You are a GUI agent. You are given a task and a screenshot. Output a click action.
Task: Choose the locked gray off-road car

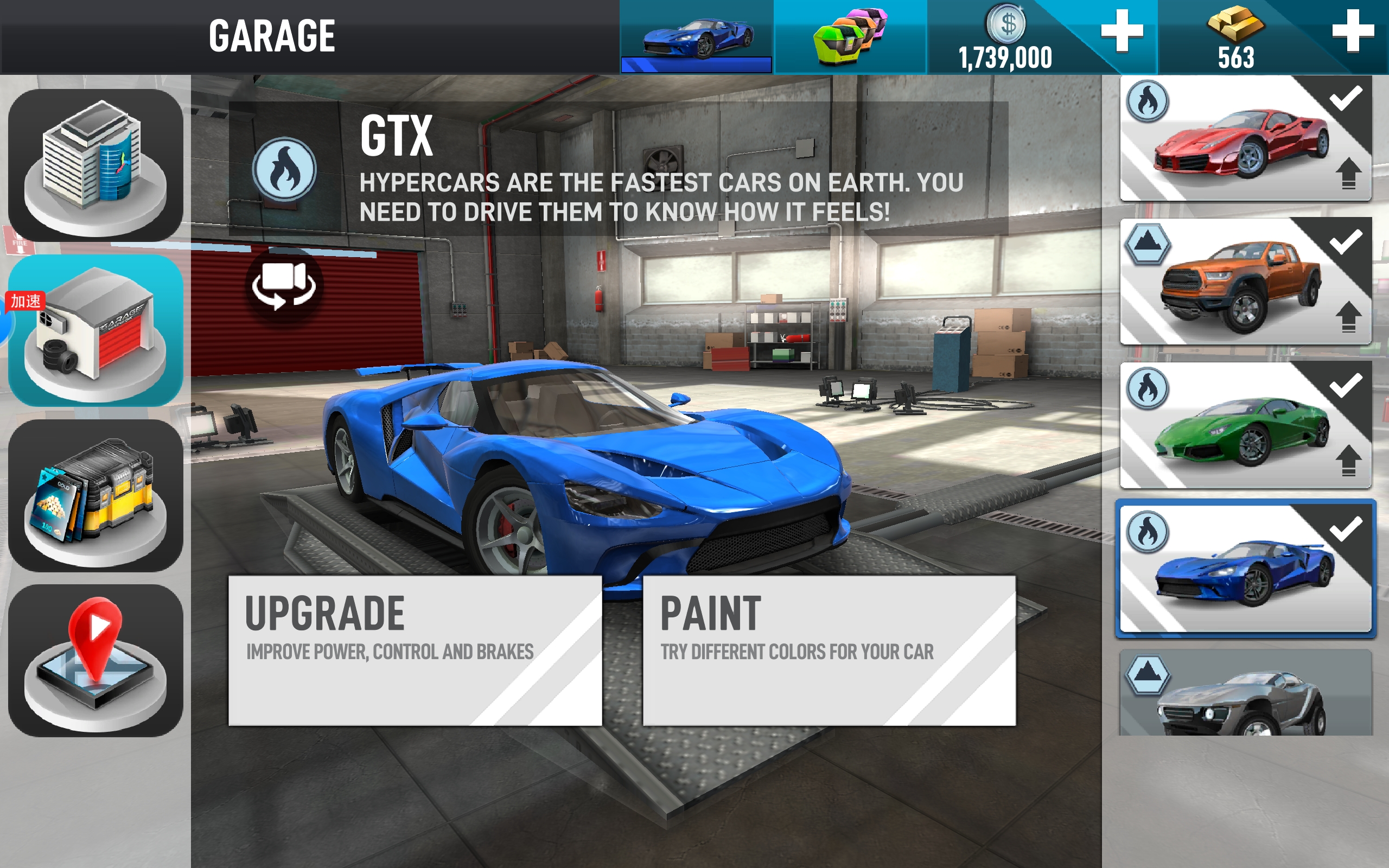pos(1245,693)
